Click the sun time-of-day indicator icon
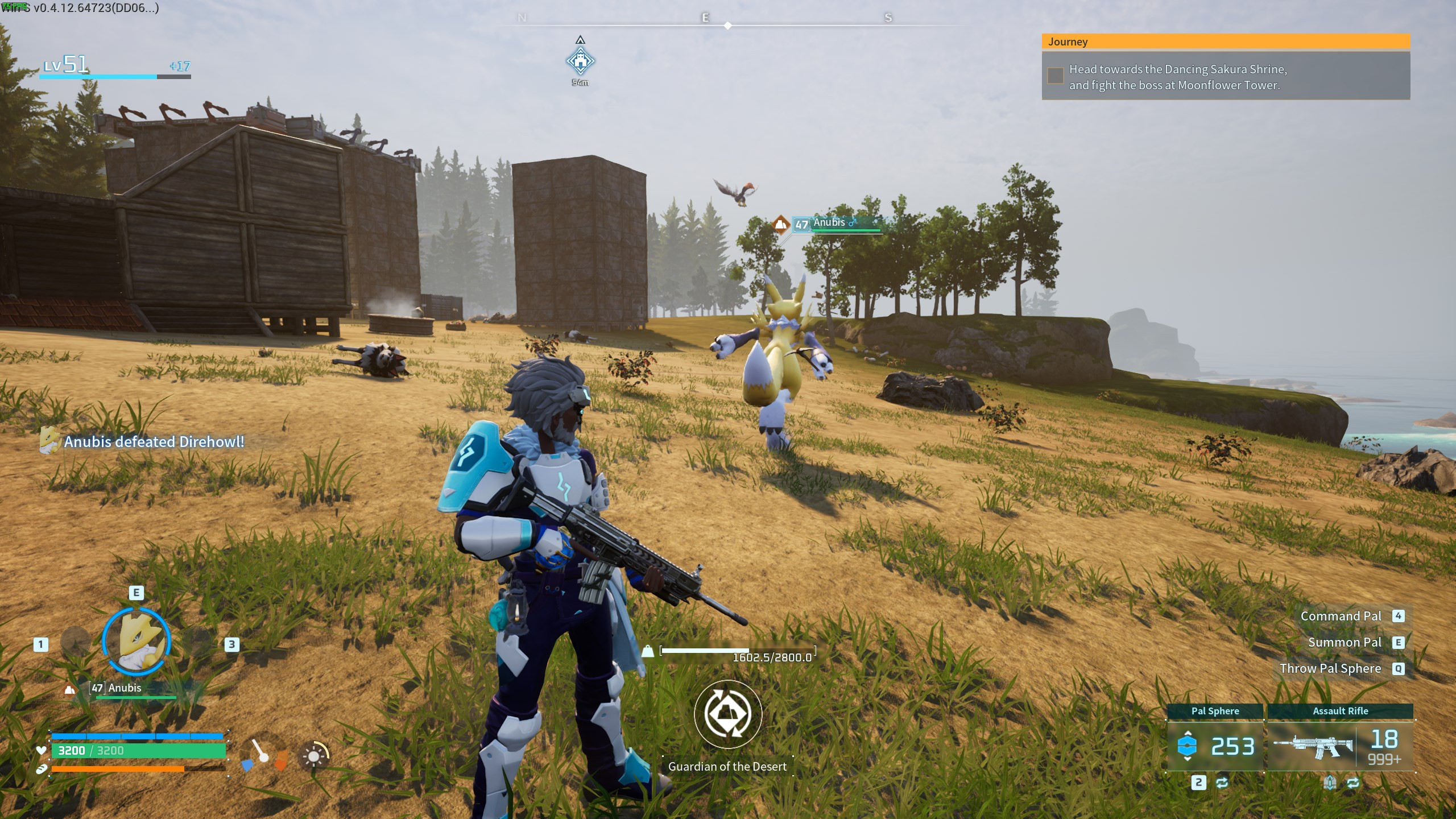Image resolution: width=1456 pixels, height=819 pixels. click(x=315, y=756)
